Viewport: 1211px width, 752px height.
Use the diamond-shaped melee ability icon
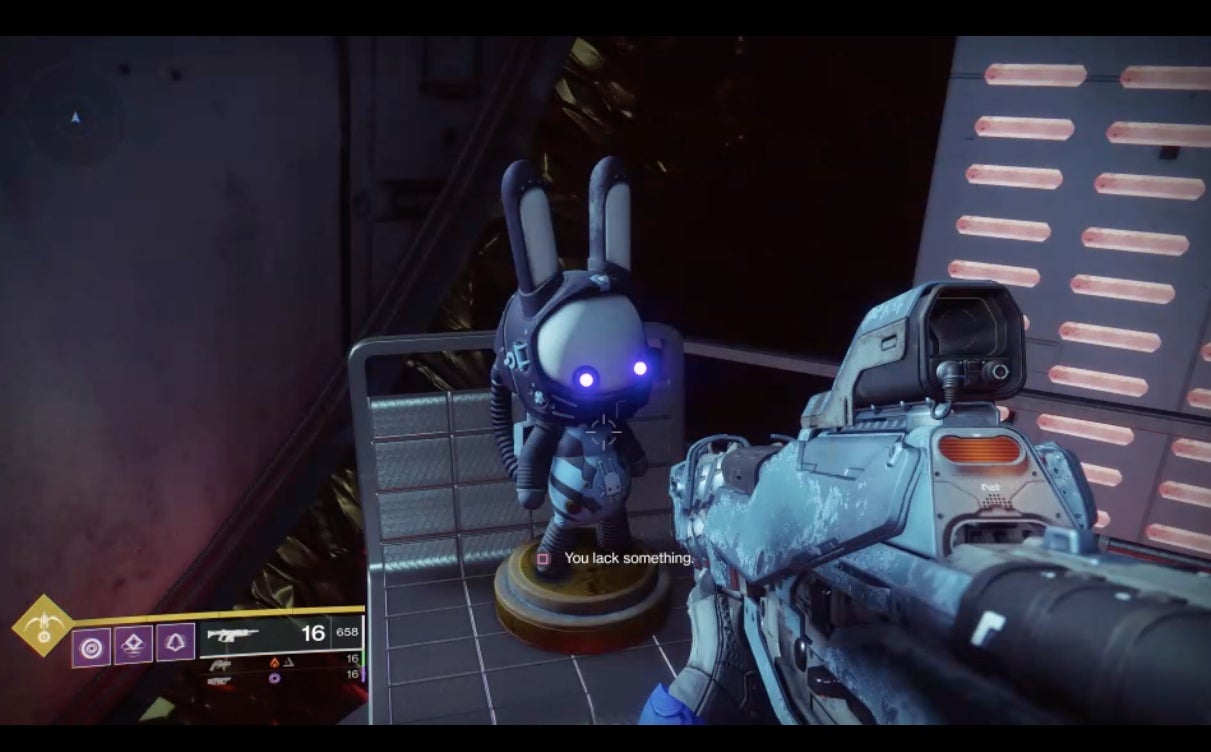pos(133,647)
